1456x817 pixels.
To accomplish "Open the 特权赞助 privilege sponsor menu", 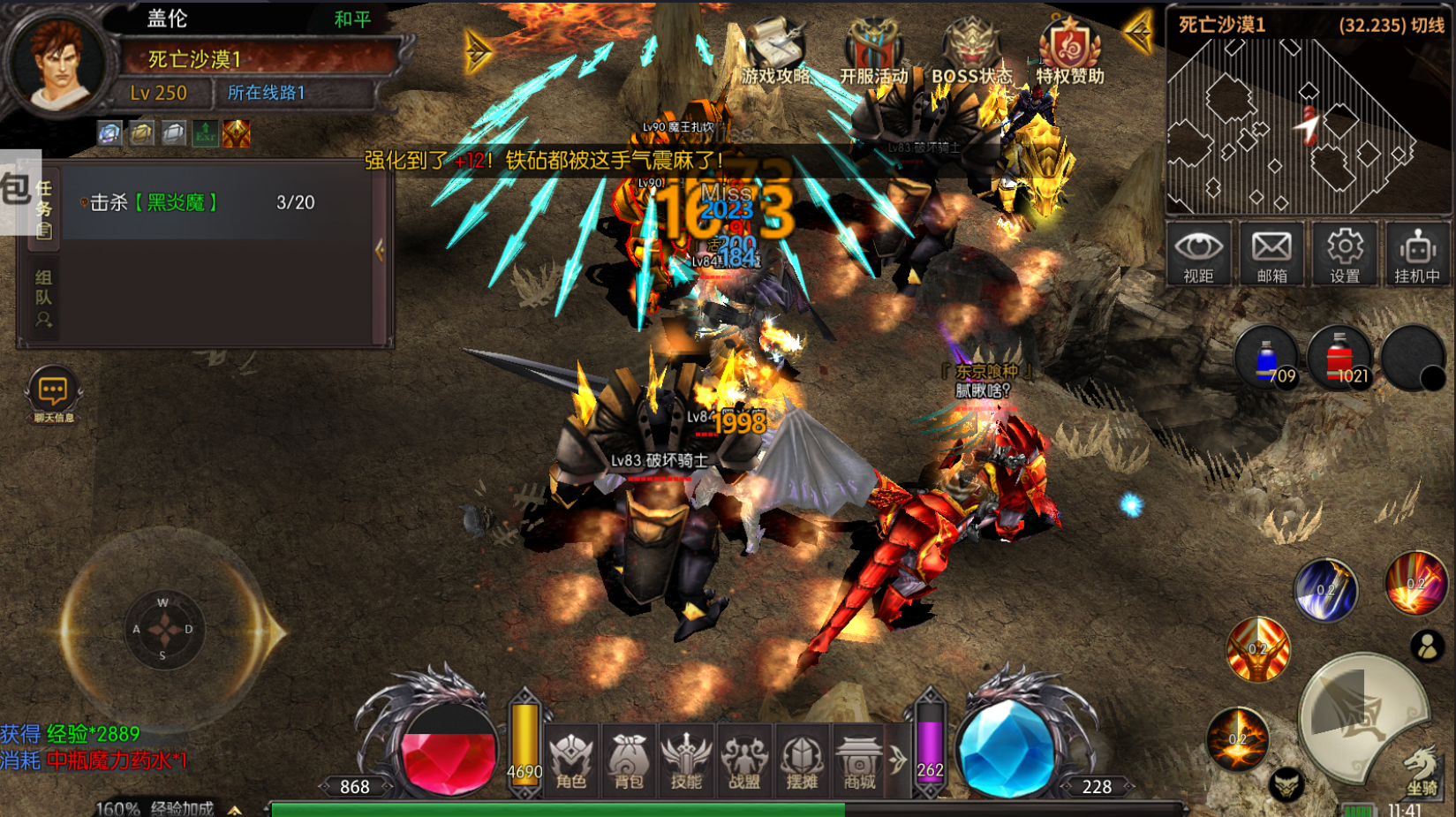I will pos(1069,53).
